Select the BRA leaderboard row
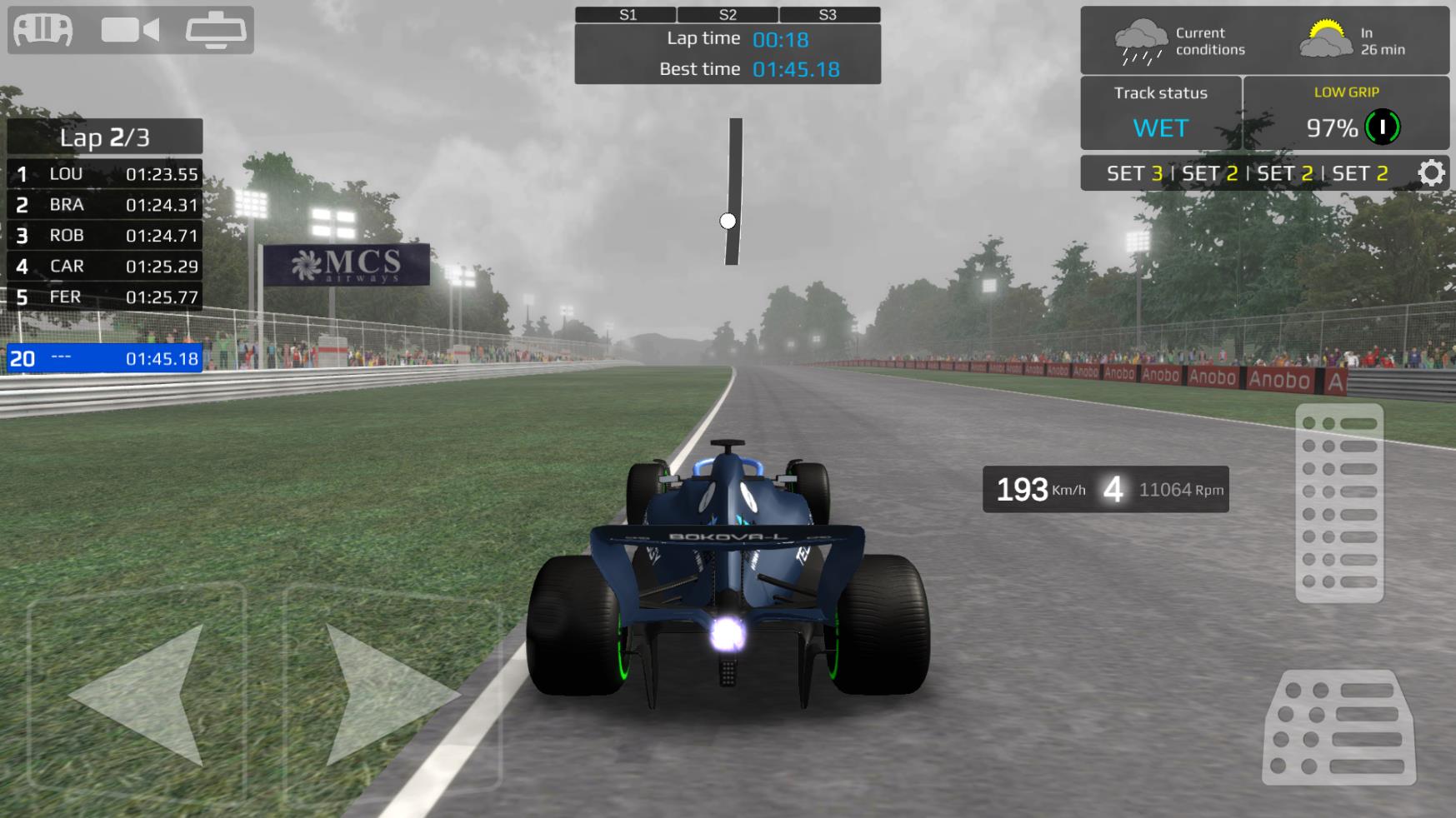 pyautogui.click(x=105, y=205)
